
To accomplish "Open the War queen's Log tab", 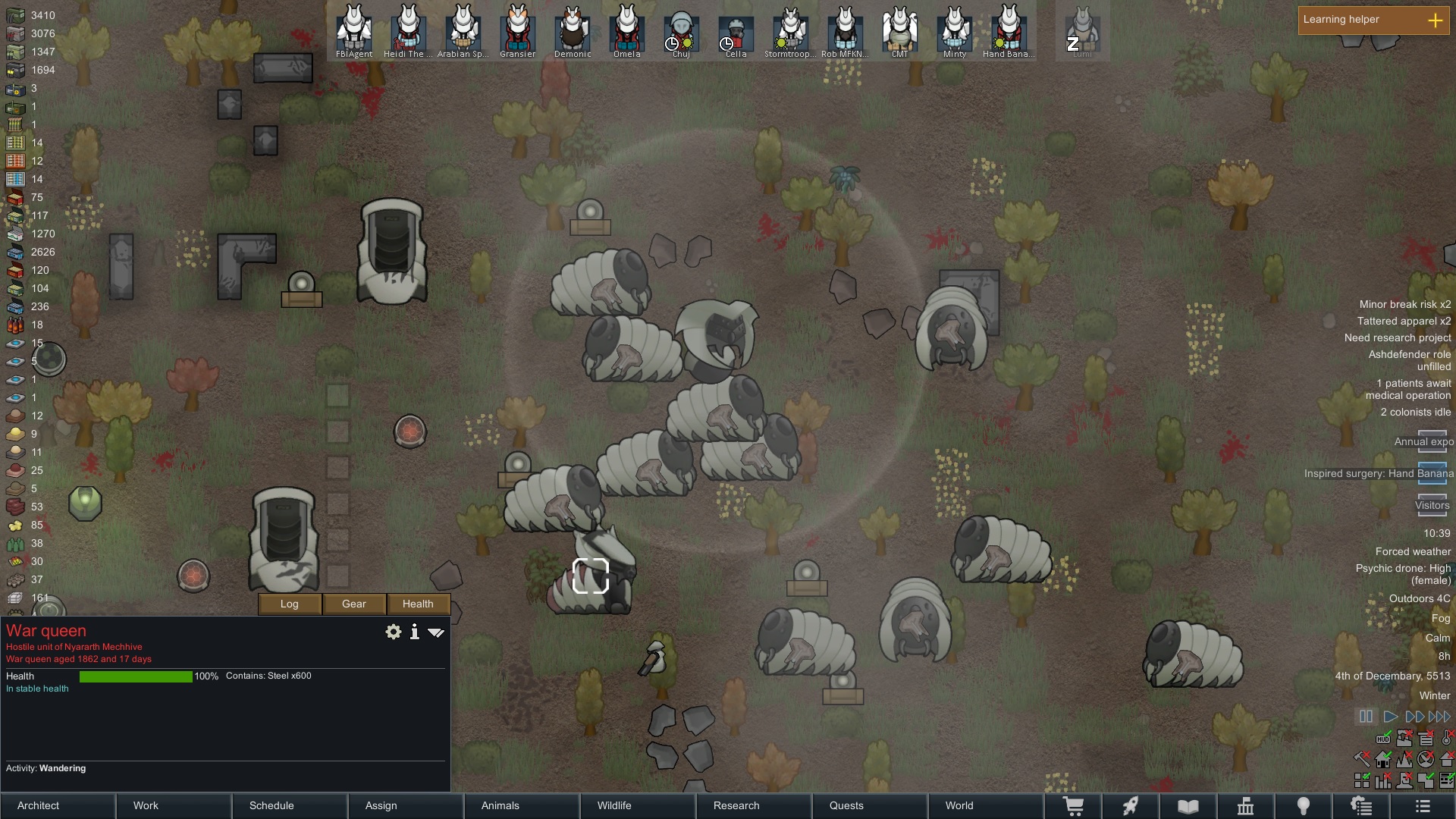I will pos(290,604).
